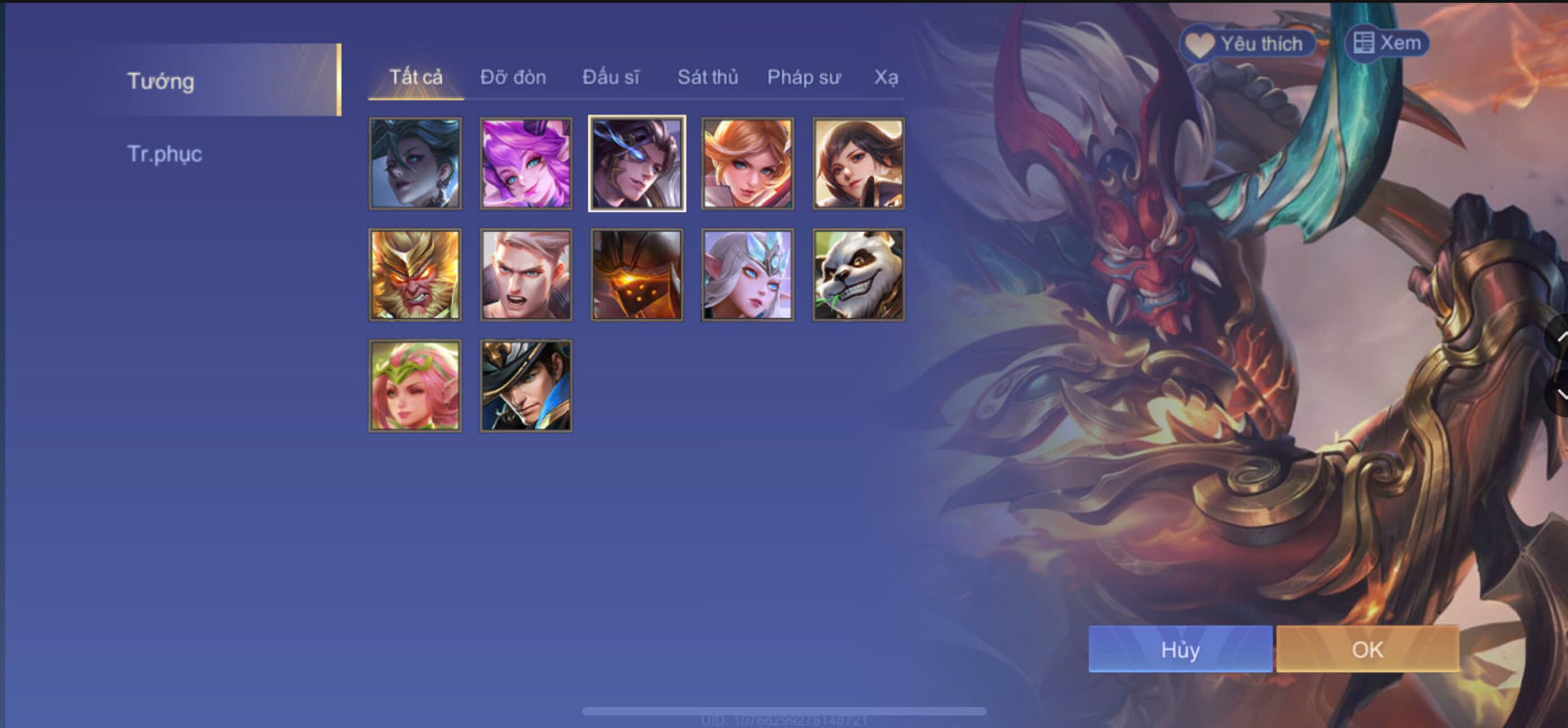The image size is (1568, 728).
Task: Click the list icon on the Xem button
Action: pos(1365,41)
